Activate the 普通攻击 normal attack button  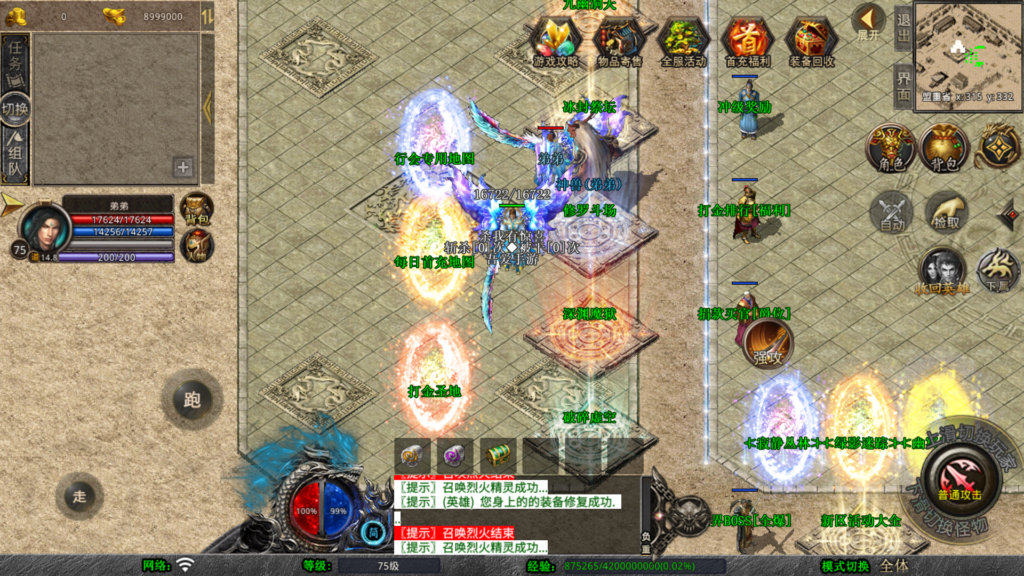[x=959, y=476]
